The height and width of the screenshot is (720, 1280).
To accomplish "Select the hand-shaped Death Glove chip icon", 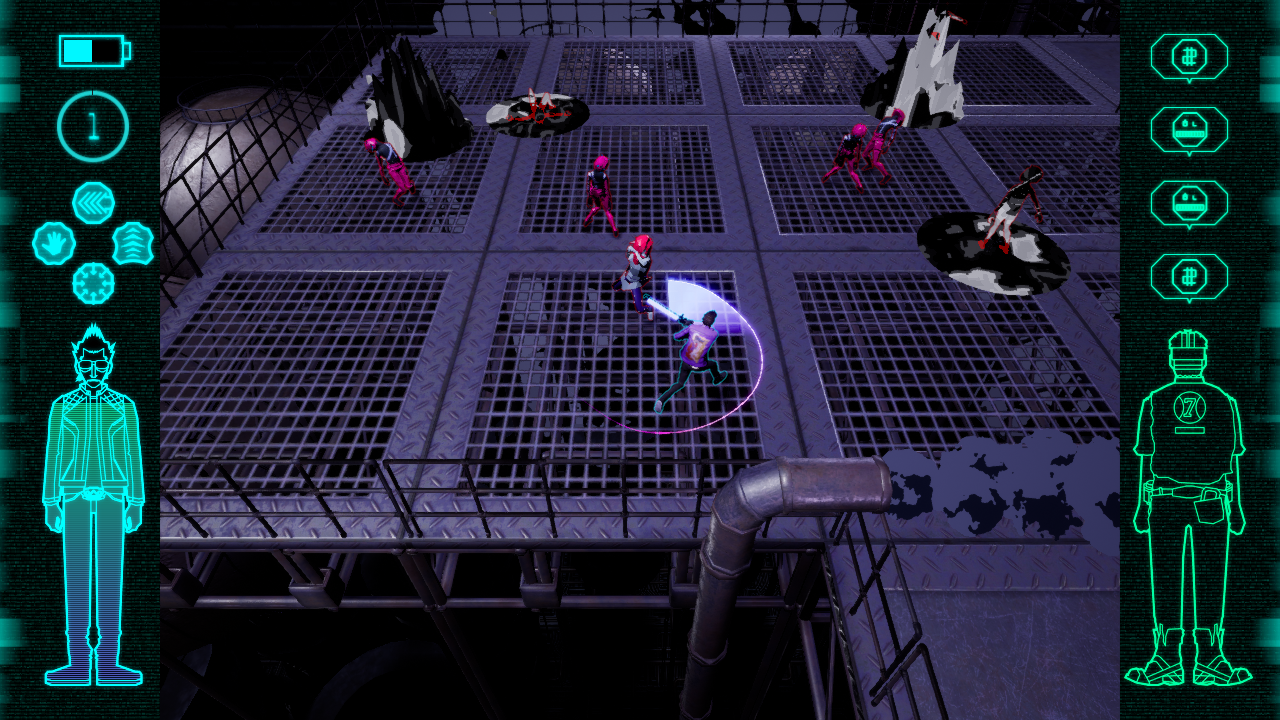I will [x=55, y=243].
